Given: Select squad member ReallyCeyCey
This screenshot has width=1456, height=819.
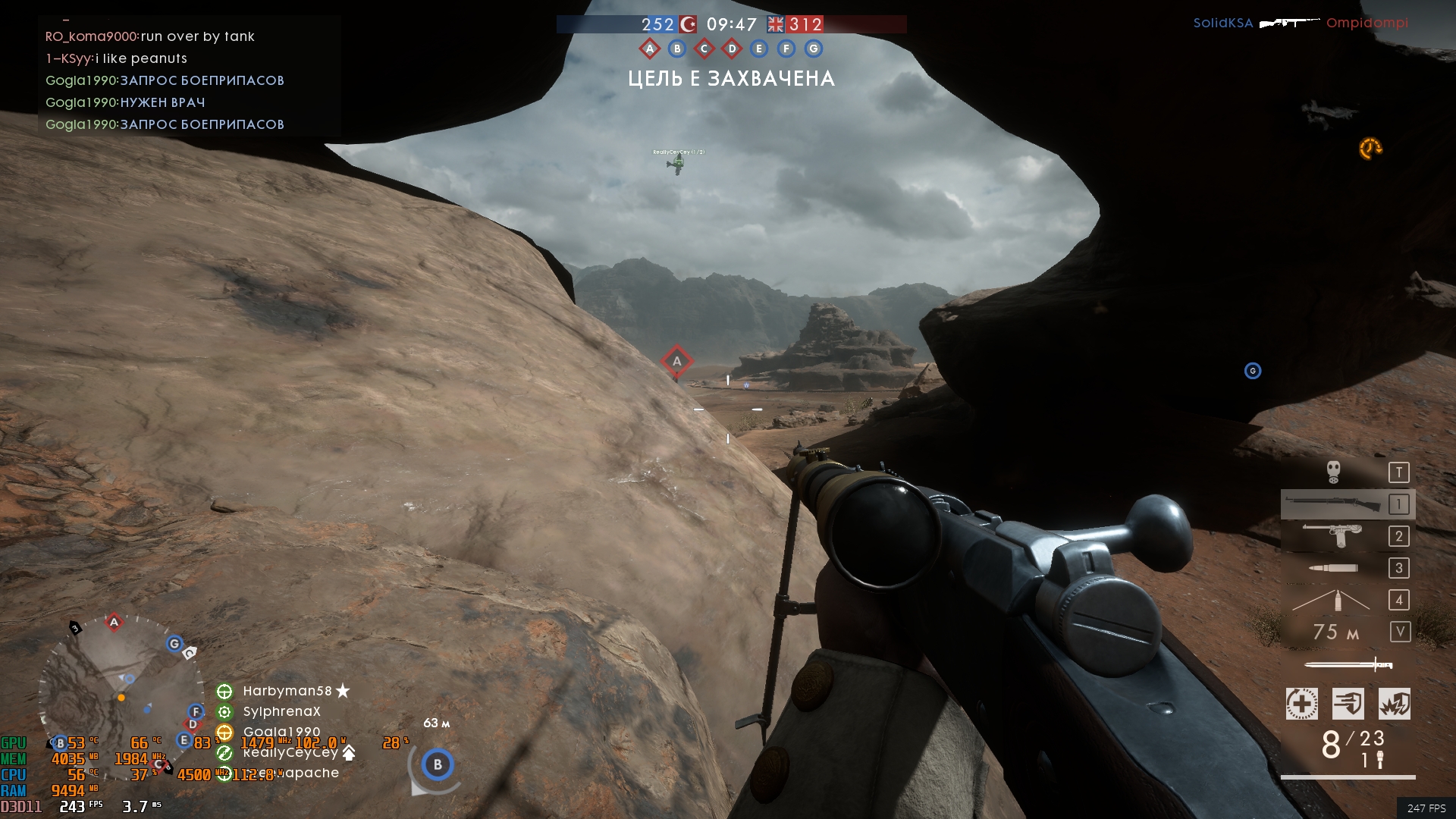Looking at the screenshot, I should click(290, 752).
